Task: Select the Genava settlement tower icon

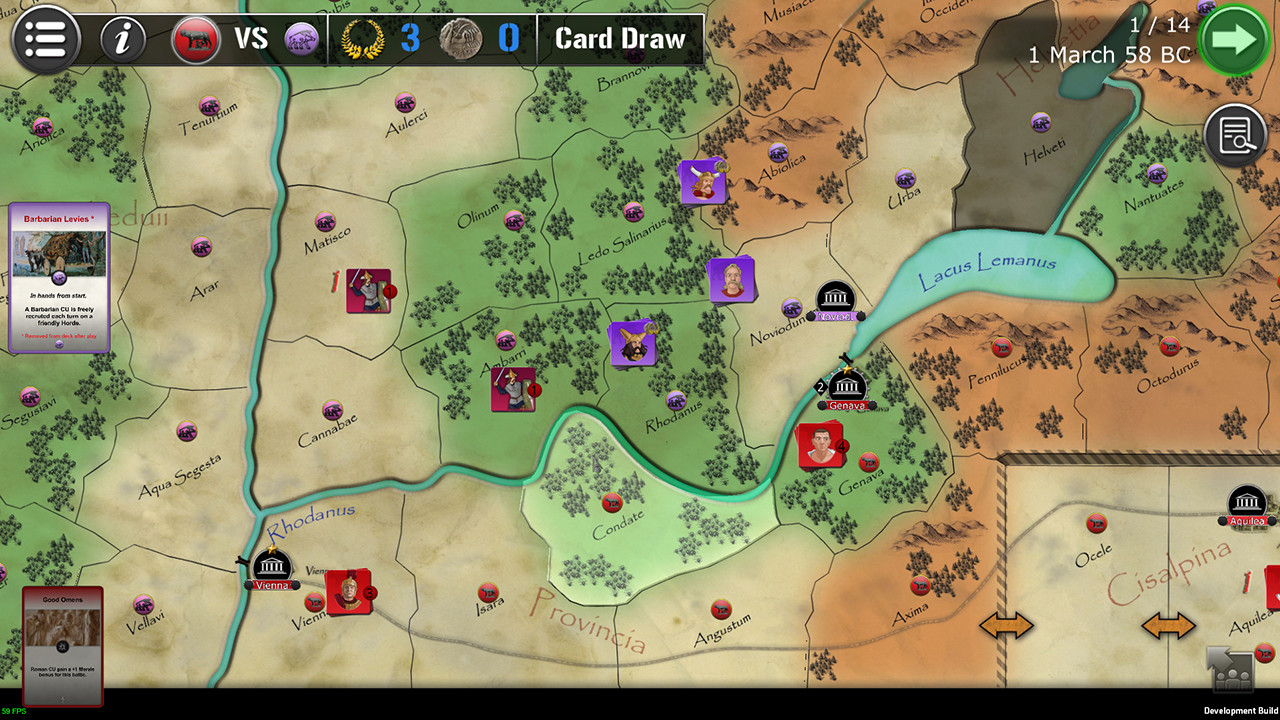Action: (846, 385)
